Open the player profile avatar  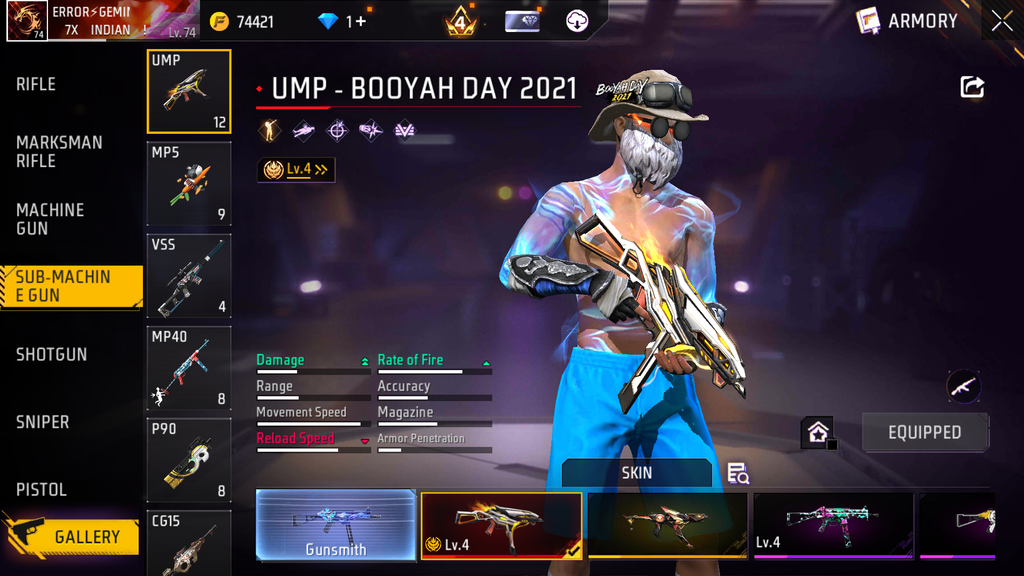coord(27,20)
